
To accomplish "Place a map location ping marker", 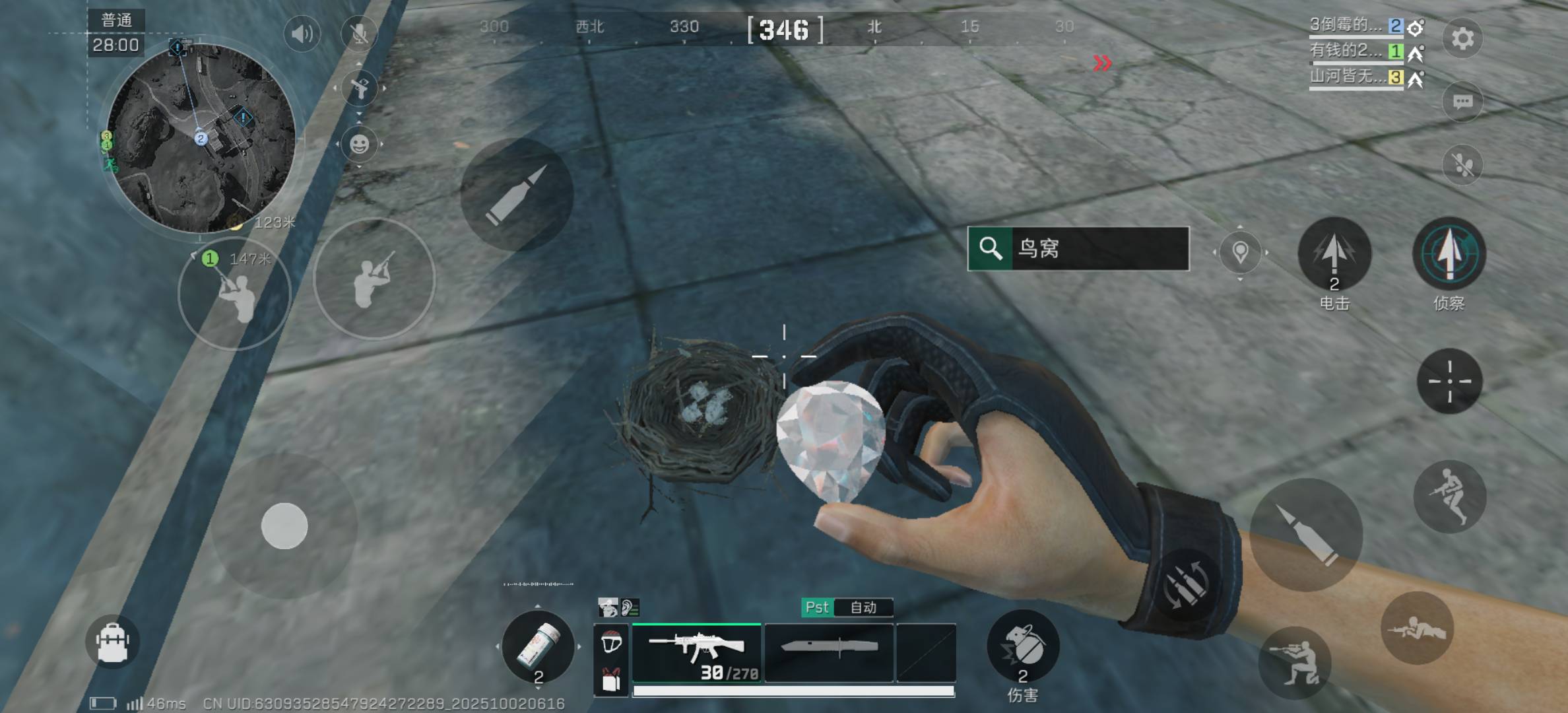I will (1240, 252).
